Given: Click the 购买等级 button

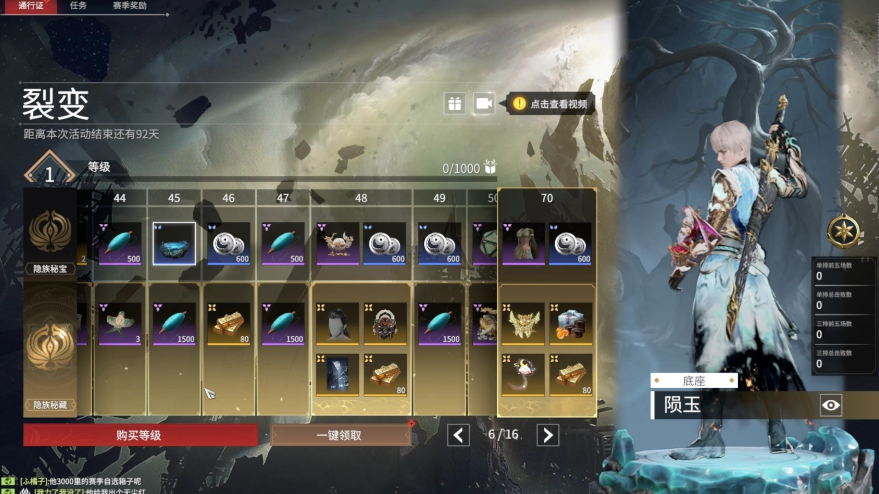Looking at the screenshot, I should coord(140,435).
